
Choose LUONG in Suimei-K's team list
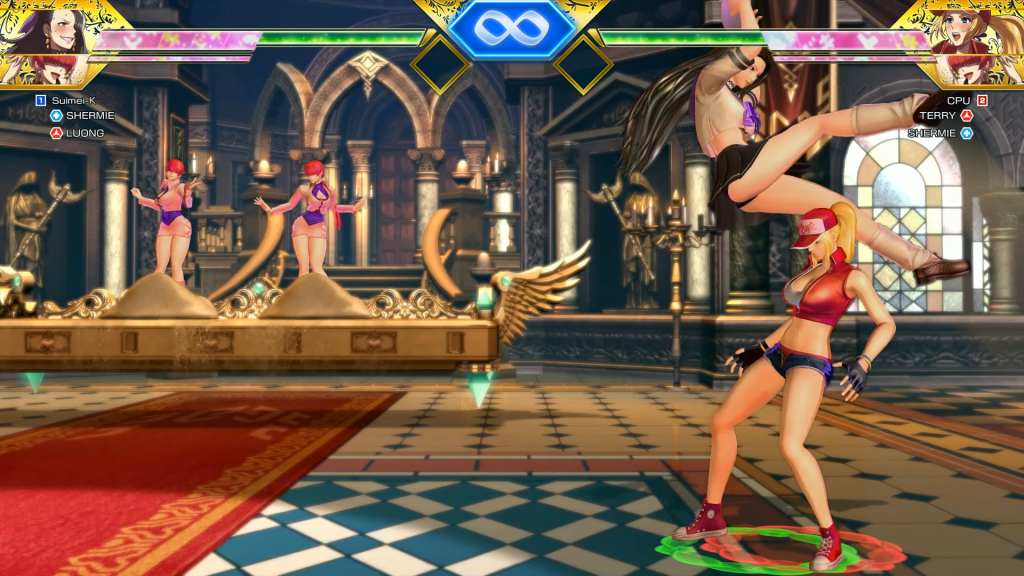[x=85, y=132]
